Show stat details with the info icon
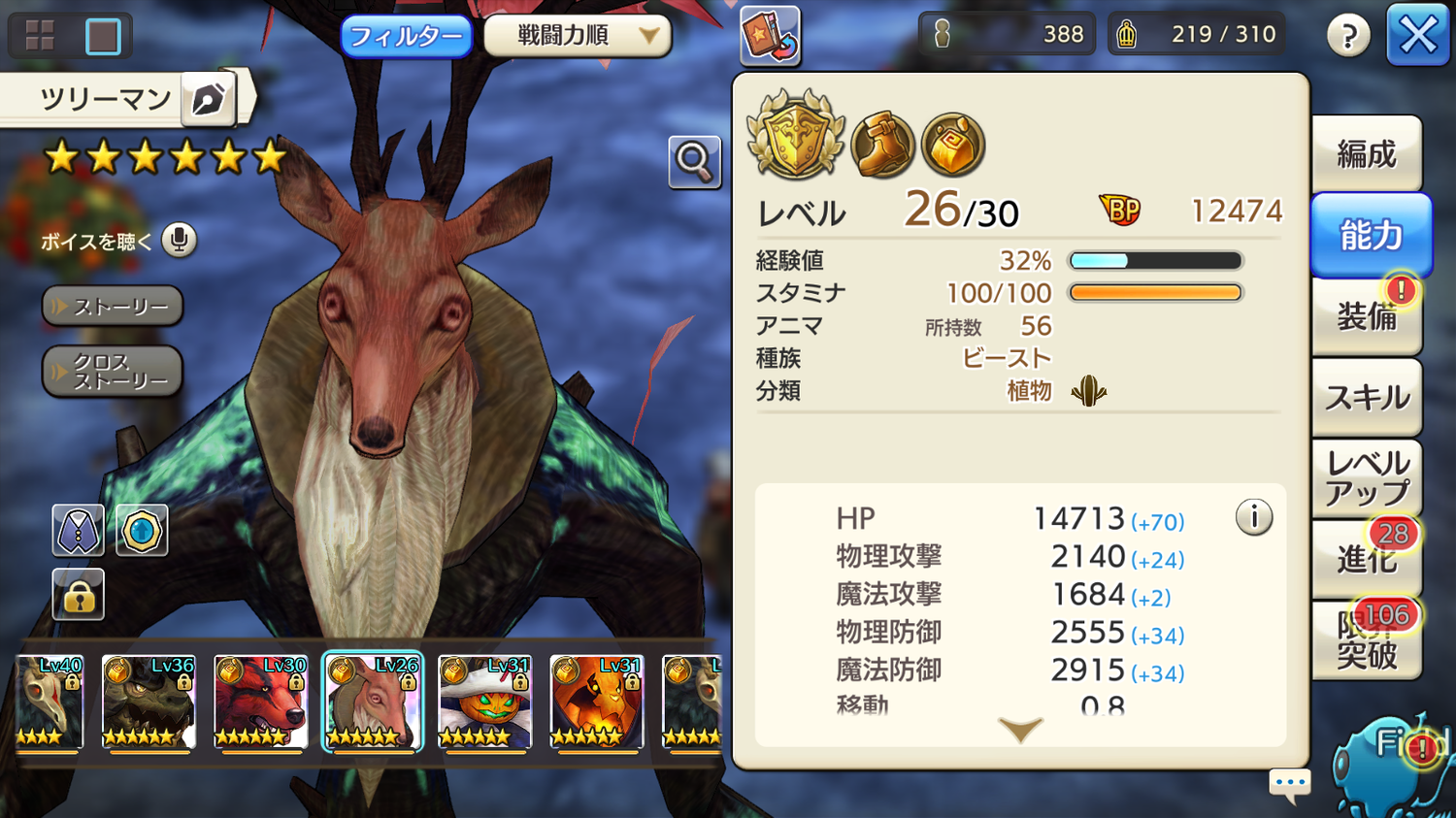The height and width of the screenshot is (818, 1456). [x=1253, y=517]
